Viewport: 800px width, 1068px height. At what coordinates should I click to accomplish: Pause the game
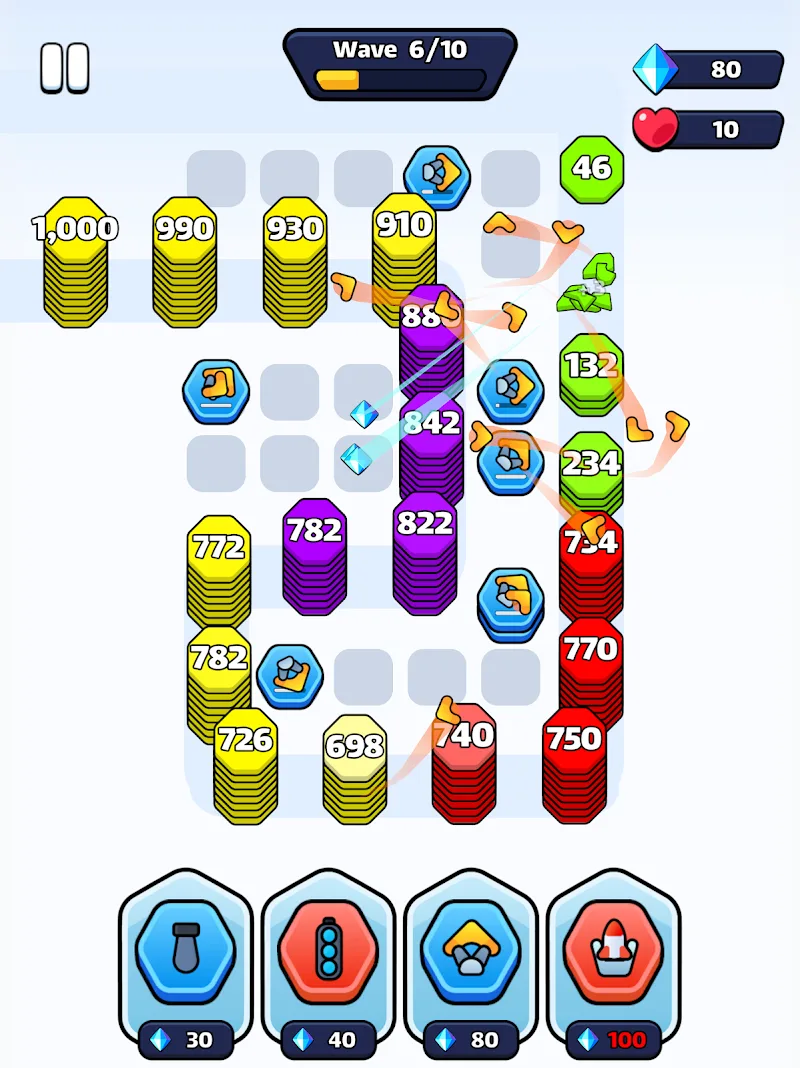point(65,68)
